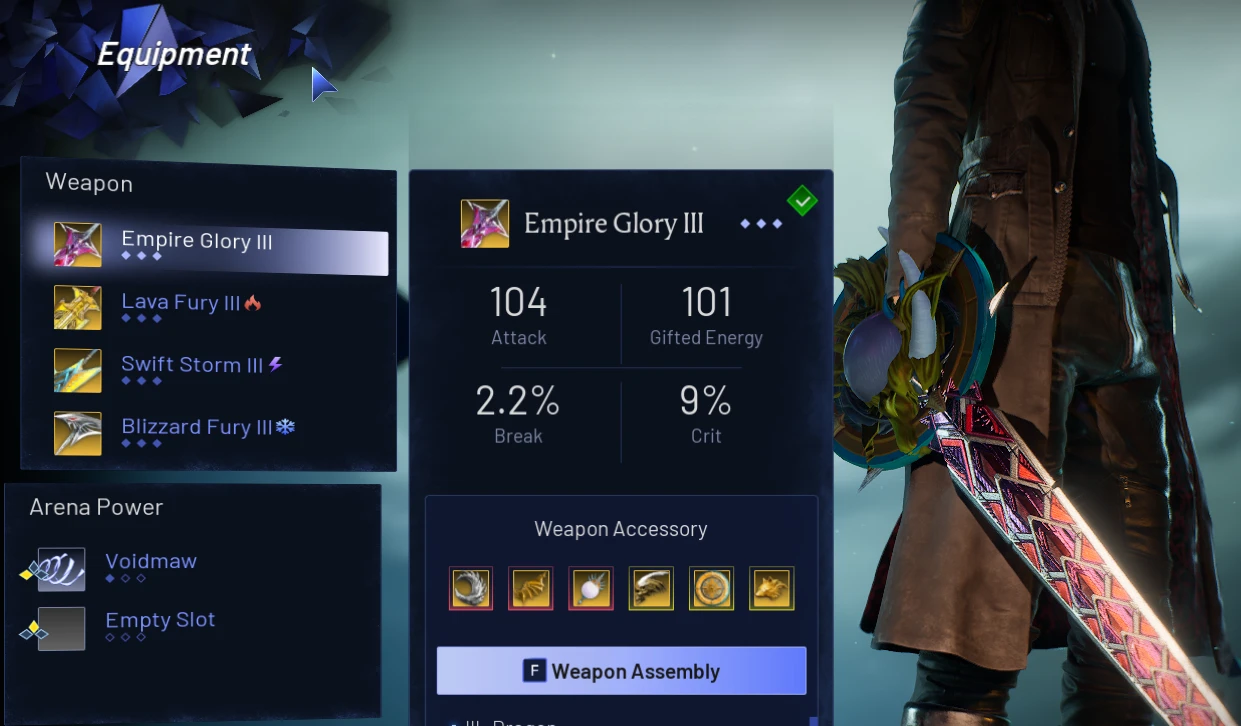Screen dimensions: 1241x726
Task: Pick the Blizzard Fury III weapon
Action: (196, 428)
